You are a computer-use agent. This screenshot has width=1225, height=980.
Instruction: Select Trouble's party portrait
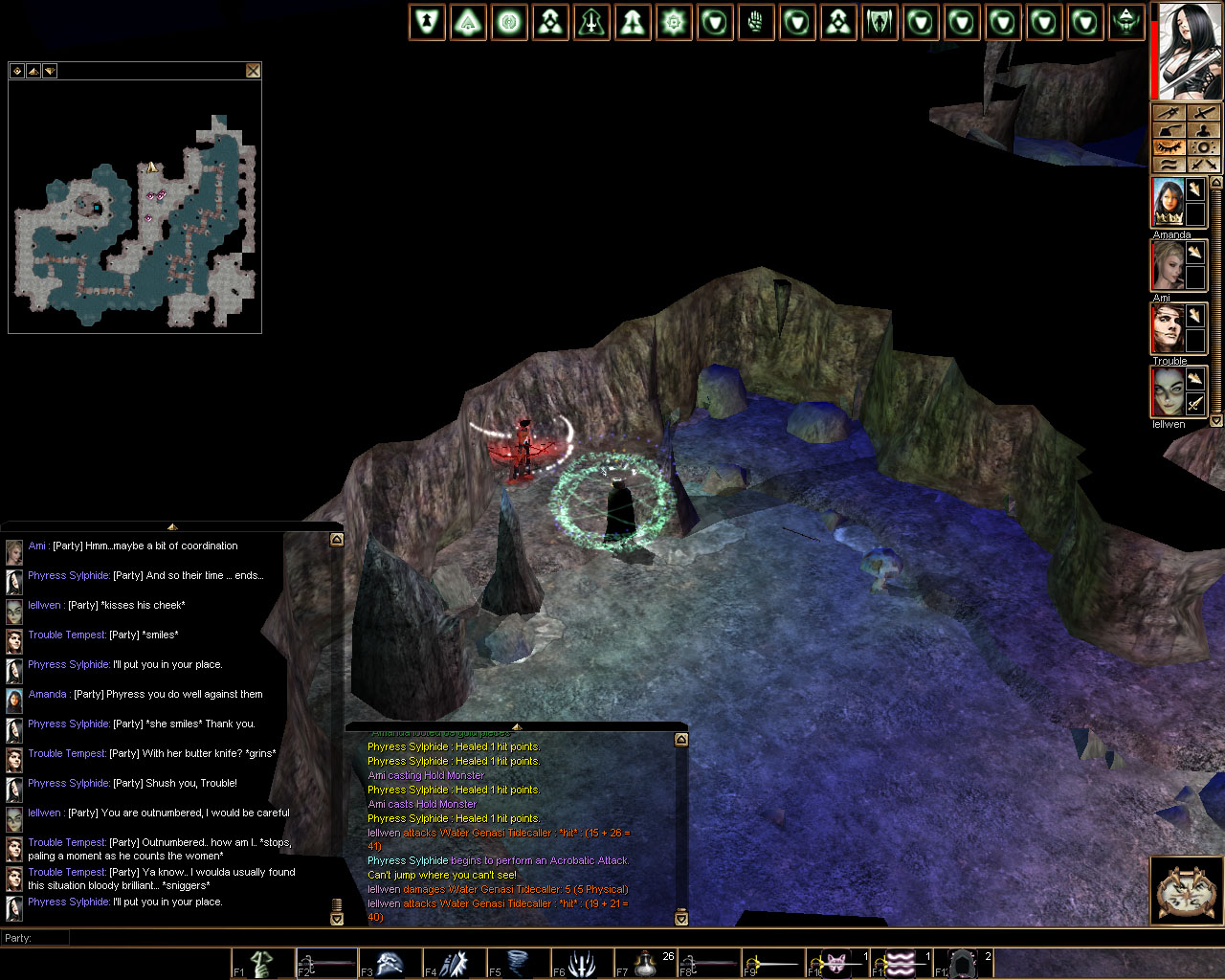tap(1169, 328)
